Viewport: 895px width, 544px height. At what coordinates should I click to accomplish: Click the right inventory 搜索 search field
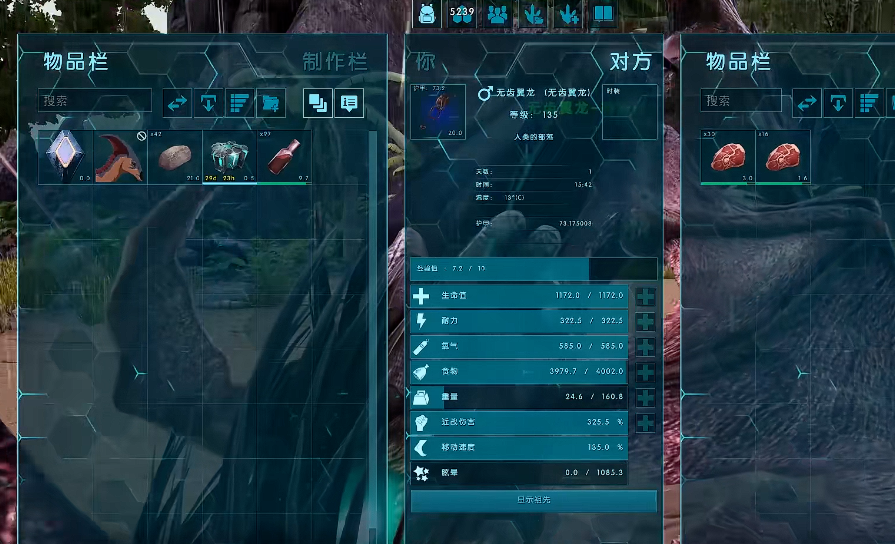tap(741, 101)
